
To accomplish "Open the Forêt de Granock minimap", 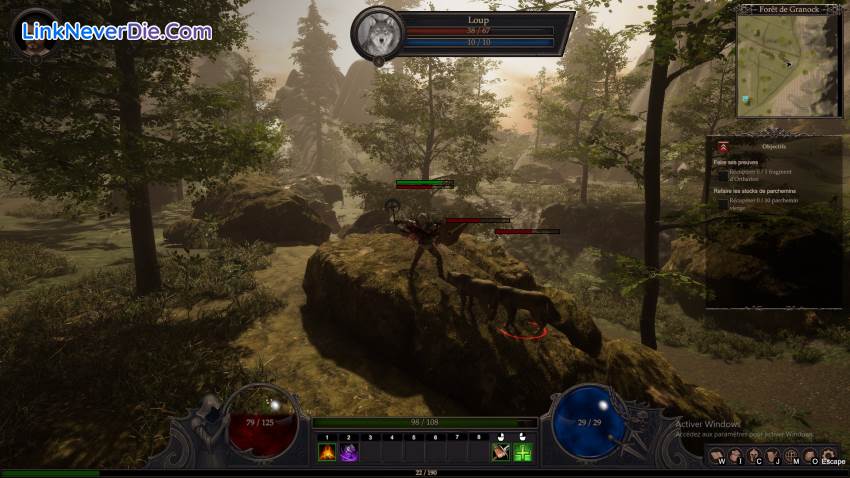I will pos(789,65).
